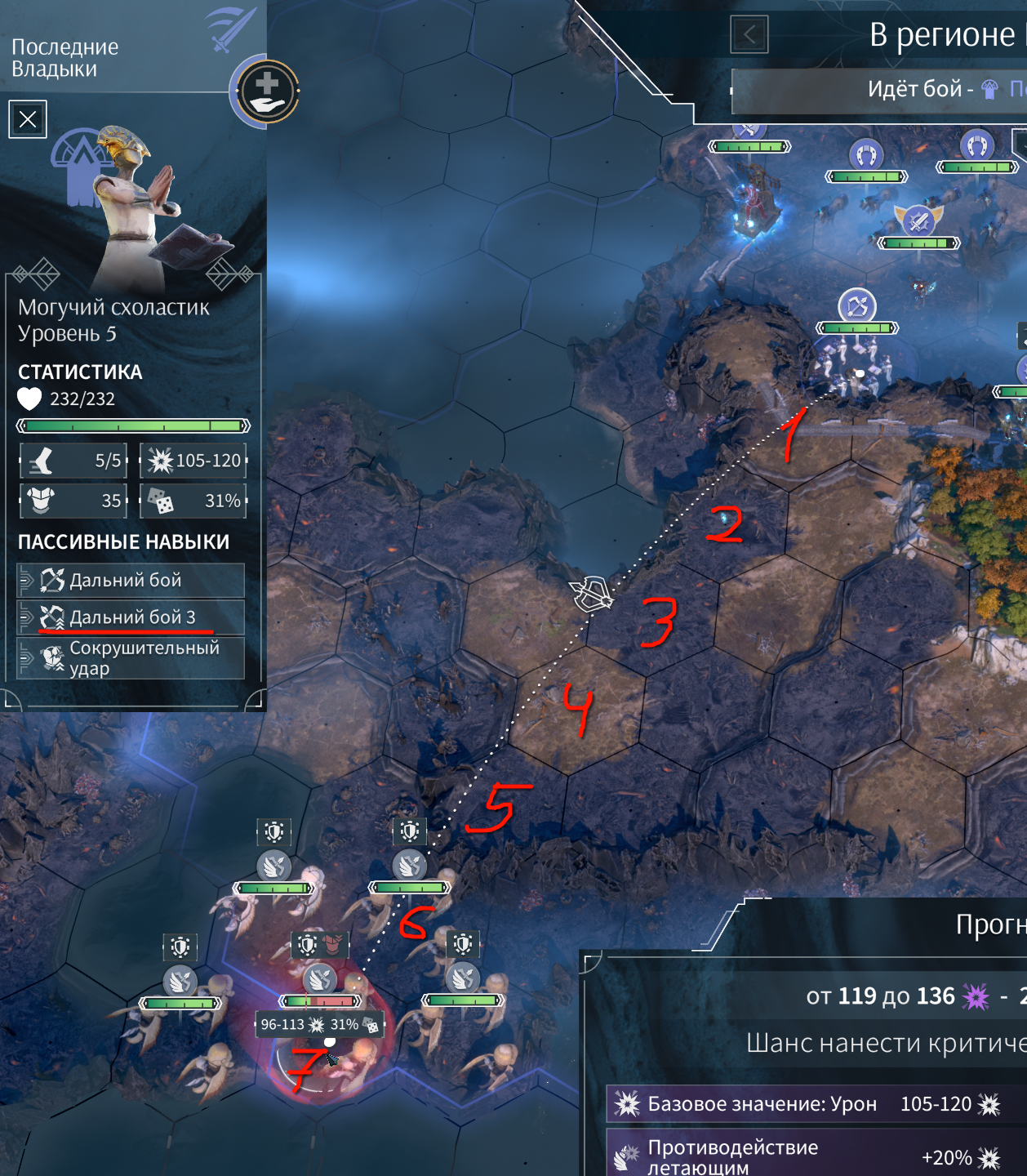Go back with the arrow in region panel
This screenshot has height=1176, width=1027.
pyautogui.click(x=749, y=34)
